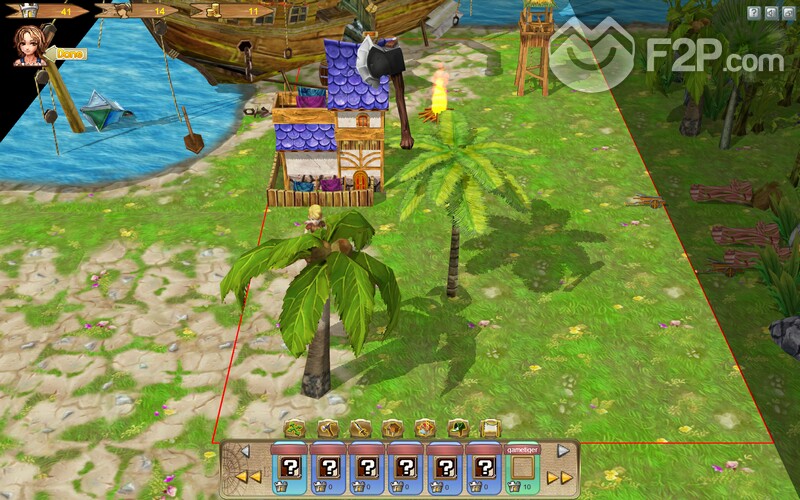The image size is (800, 500).
Task: Show the scroll category tab
Action: point(490,429)
